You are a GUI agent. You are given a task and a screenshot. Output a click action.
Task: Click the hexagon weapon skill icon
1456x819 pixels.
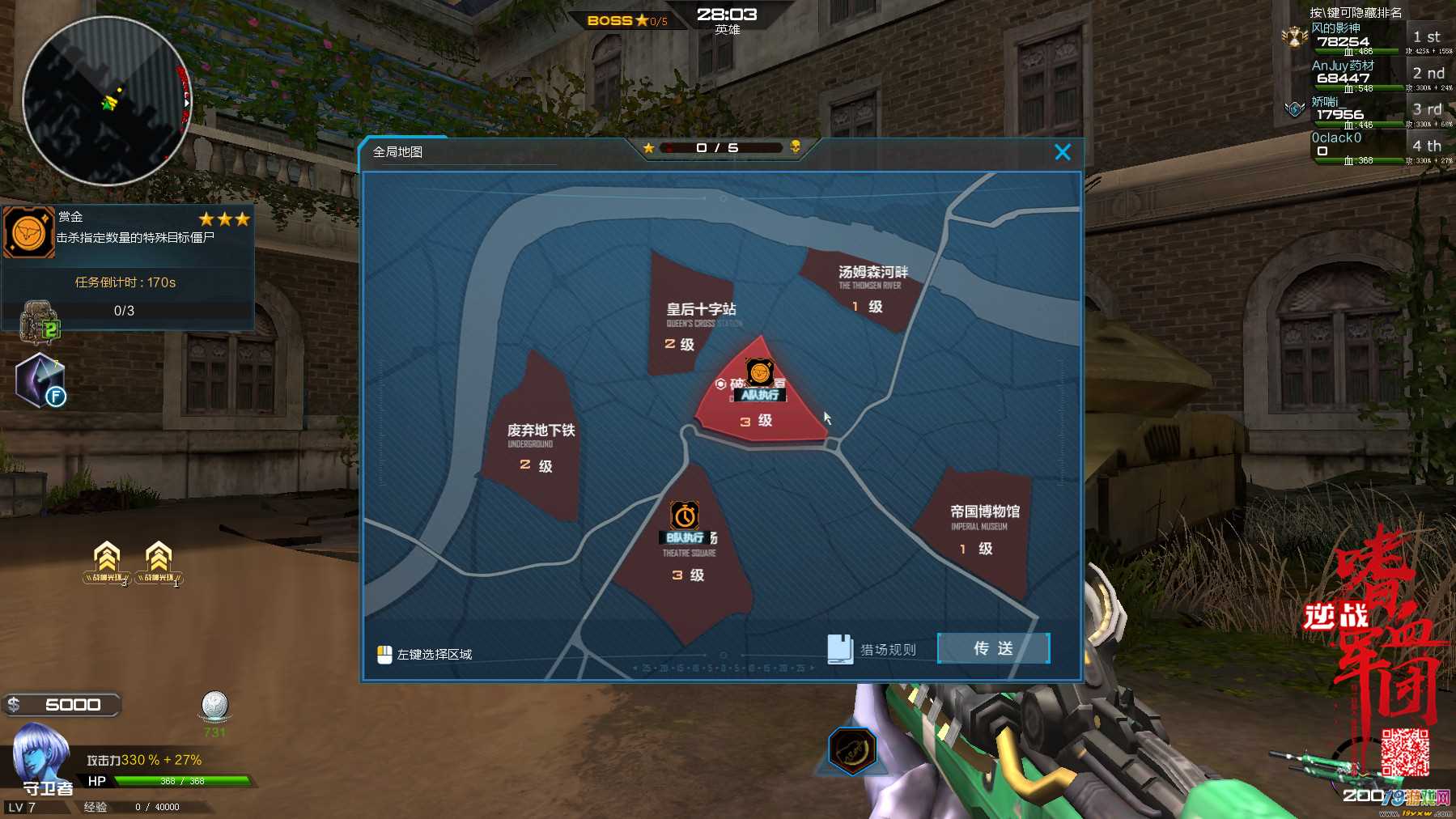coord(852,749)
